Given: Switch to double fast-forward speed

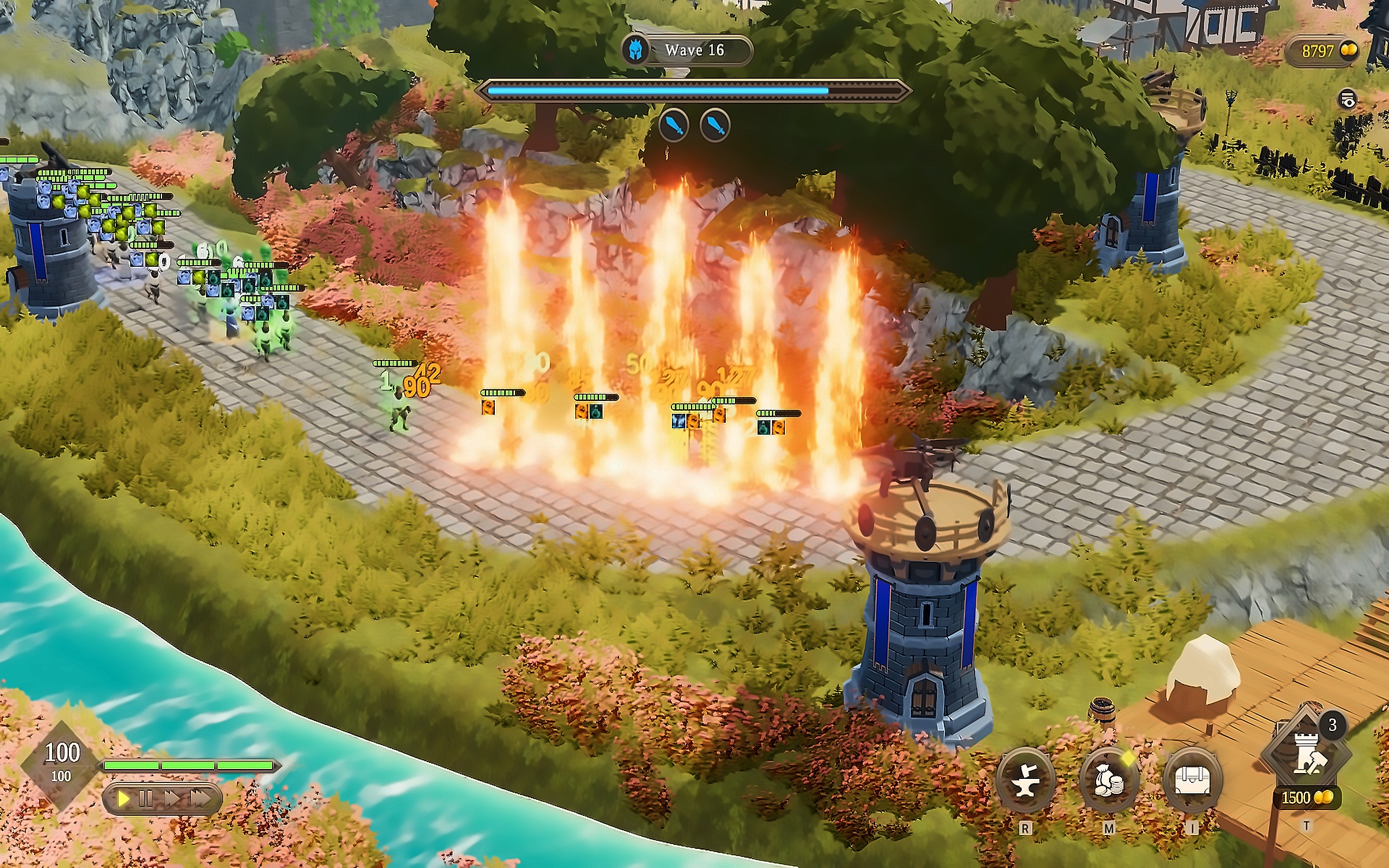Looking at the screenshot, I should coord(172,799).
